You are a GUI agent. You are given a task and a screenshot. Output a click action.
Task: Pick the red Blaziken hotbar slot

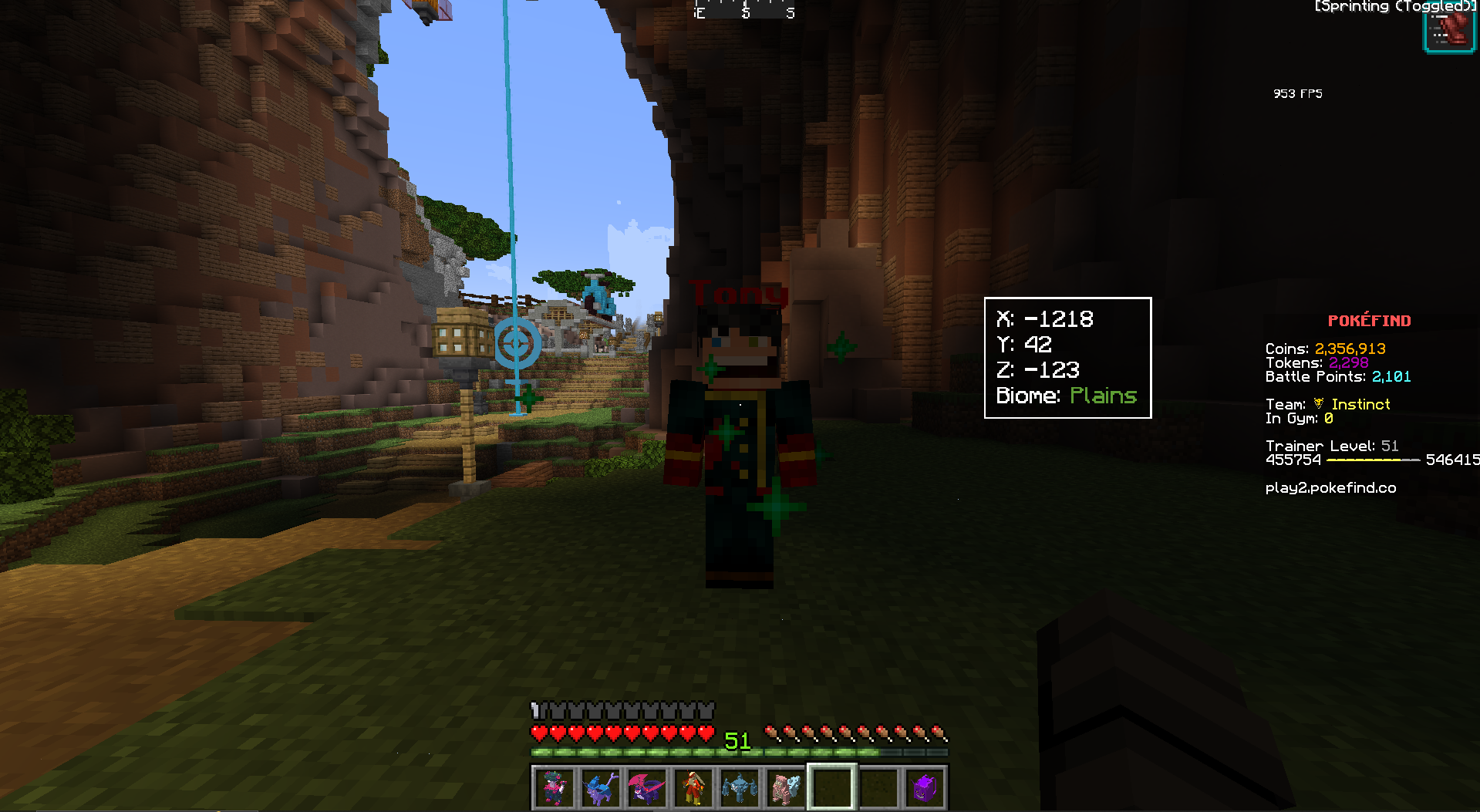pos(693,788)
